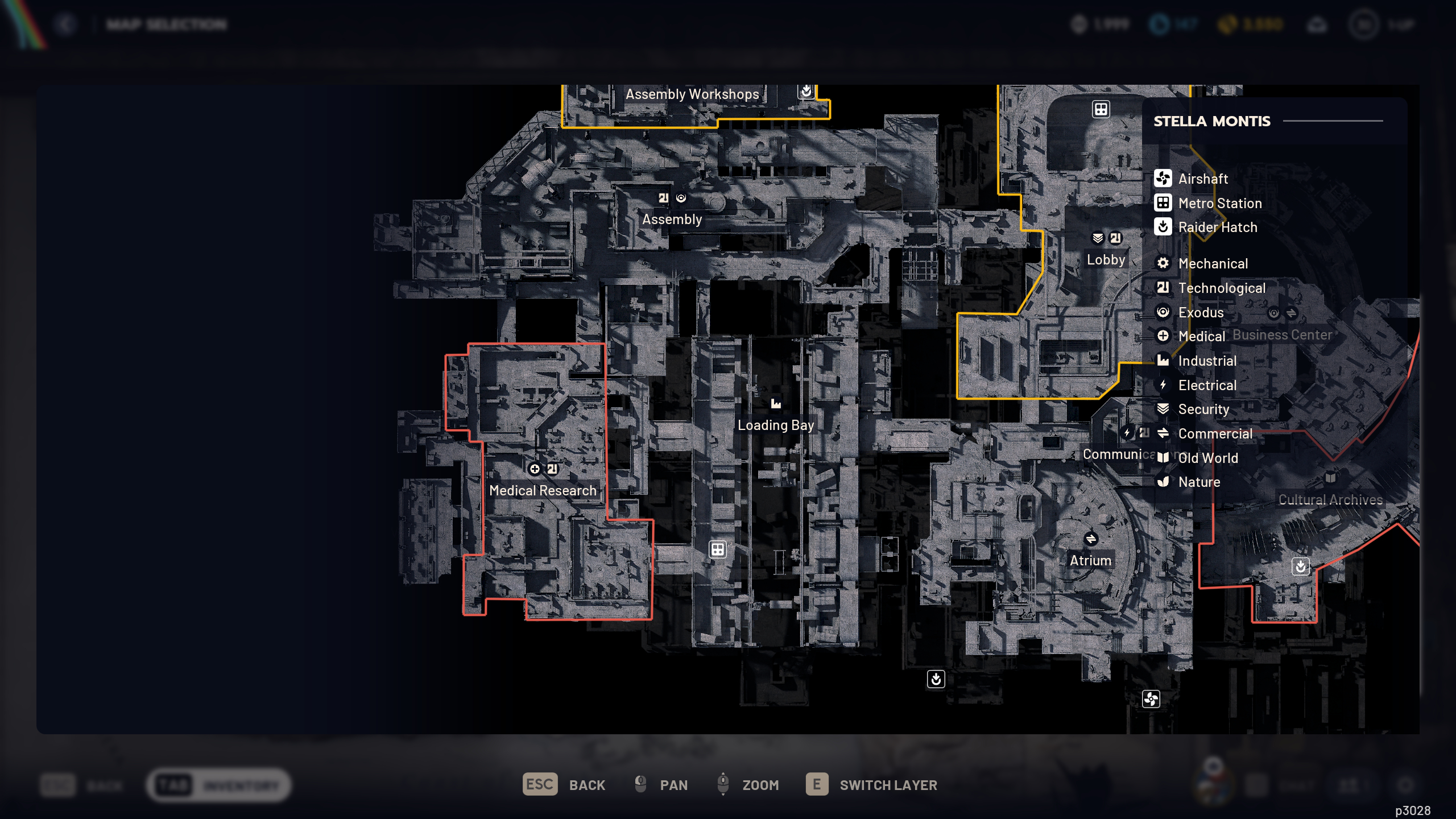Open the Inventory tab
Screen dimensions: 1456x819
(218, 784)
